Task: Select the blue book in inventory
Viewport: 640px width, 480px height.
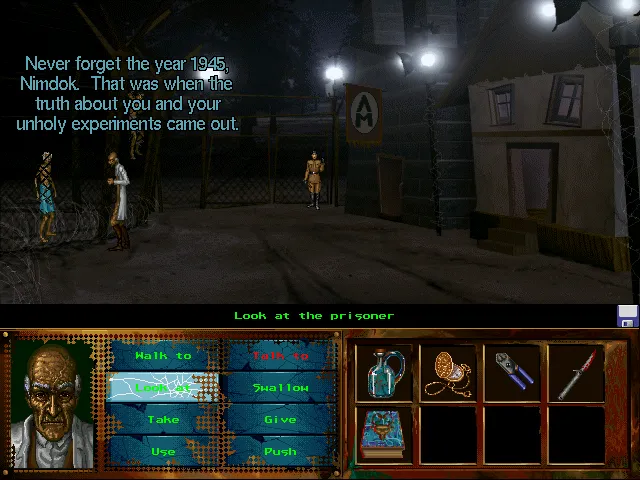Action: pyautogui.click(x=384, y=434)
